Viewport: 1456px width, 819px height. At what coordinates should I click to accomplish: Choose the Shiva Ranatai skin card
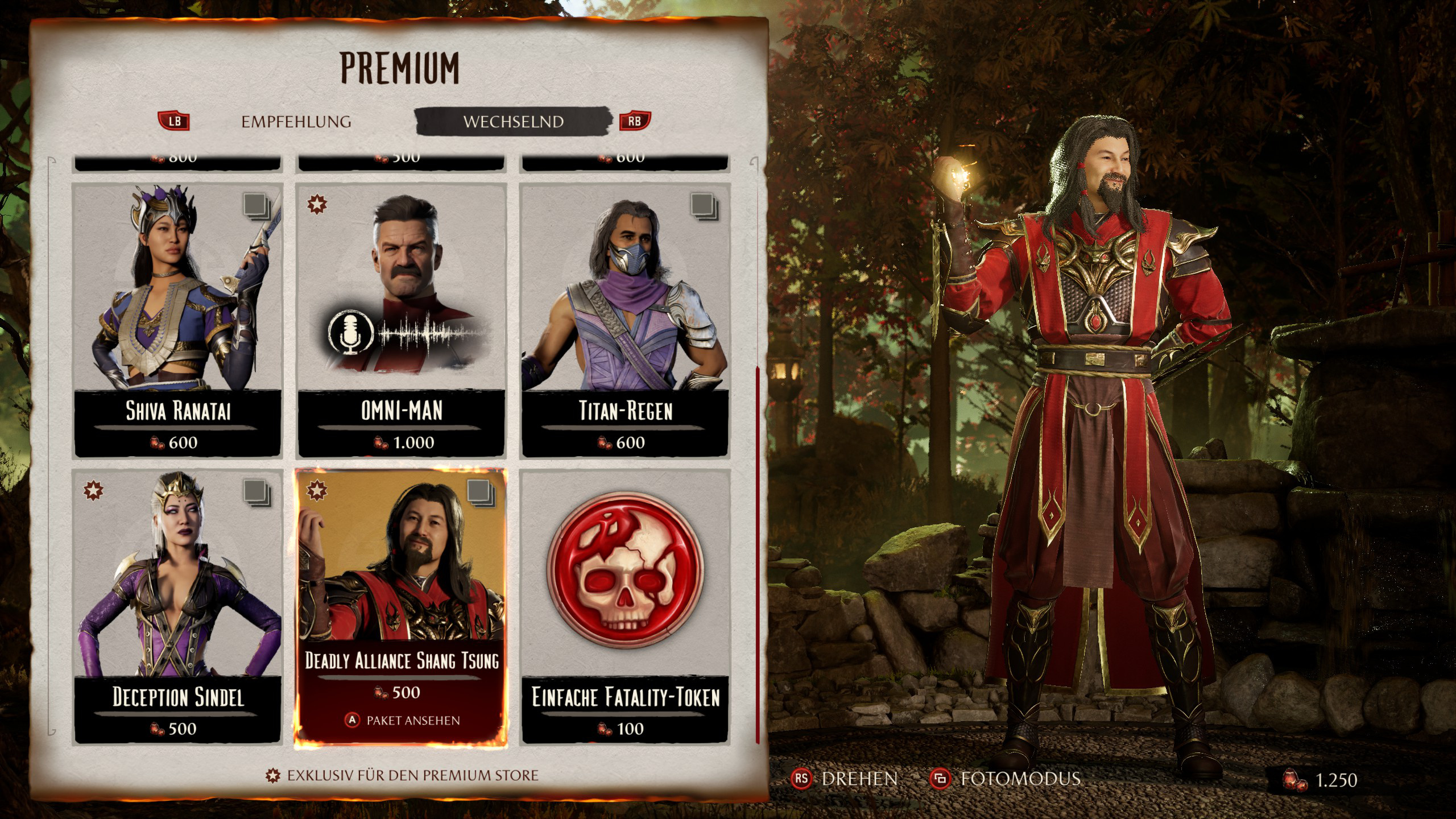tap(177, 320)
